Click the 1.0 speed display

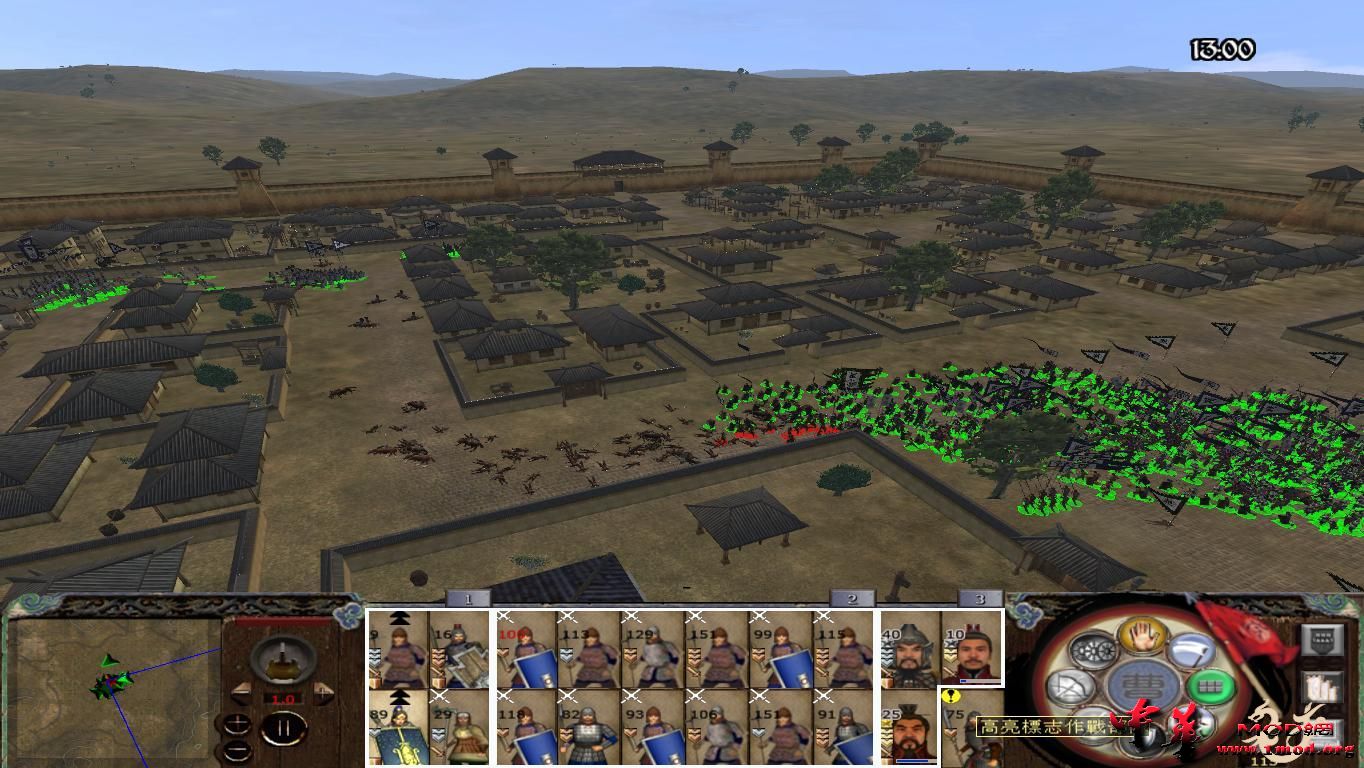(x=283, y=699)
